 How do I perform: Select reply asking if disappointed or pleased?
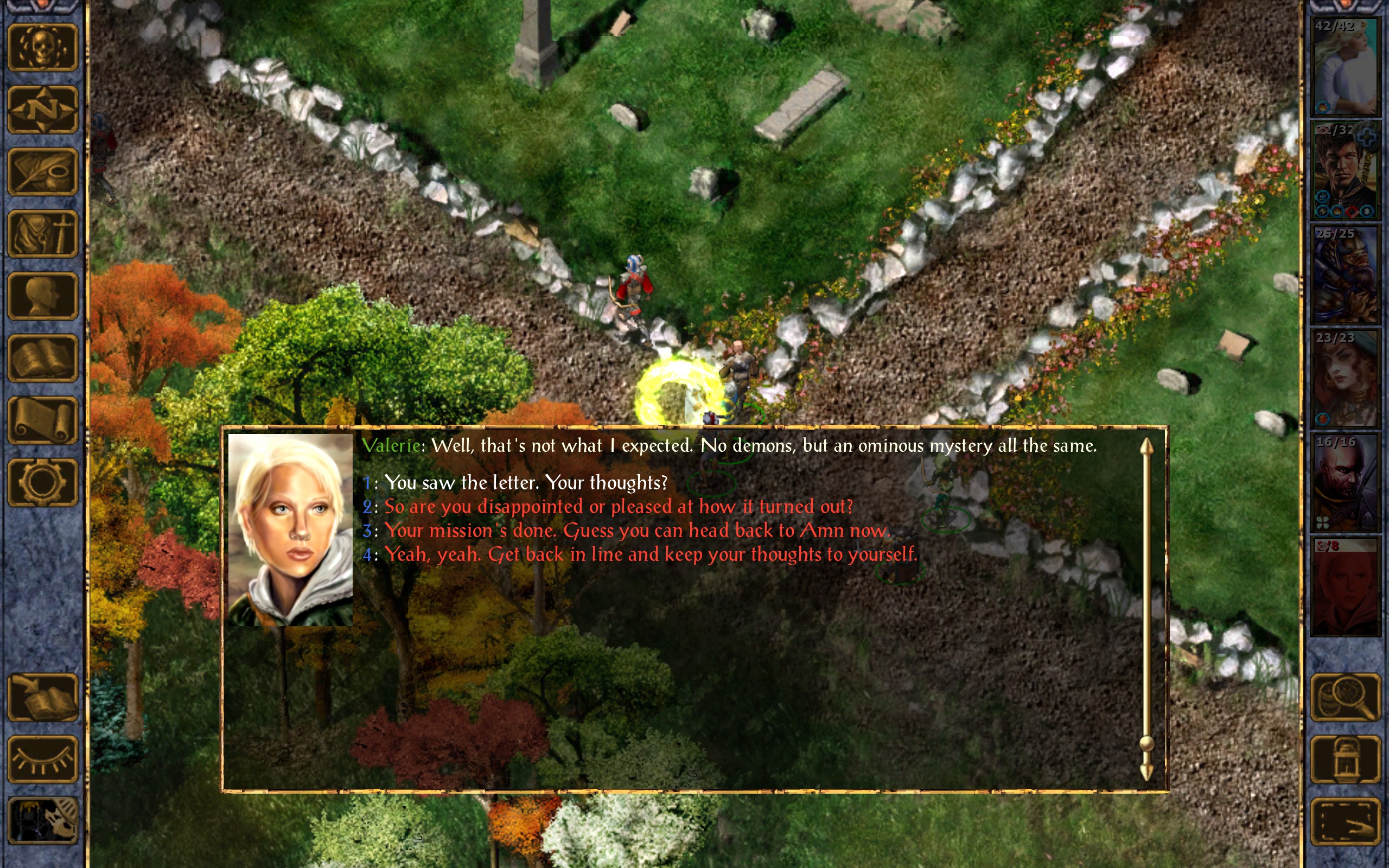pyautogui.click(x=618, y=507)
